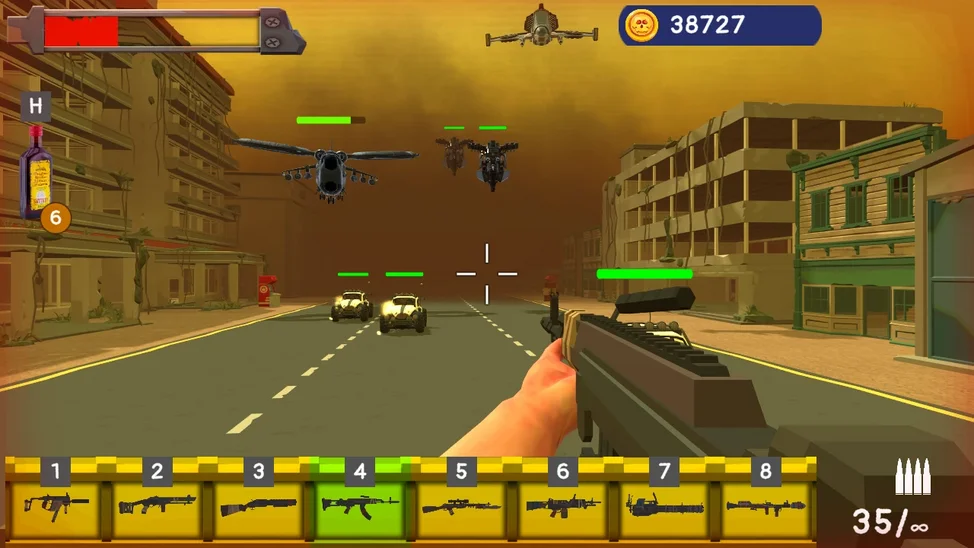This screenshot has width=974, height=548.
Task: Equip the shotgun in slot 3
Action: 258,504
